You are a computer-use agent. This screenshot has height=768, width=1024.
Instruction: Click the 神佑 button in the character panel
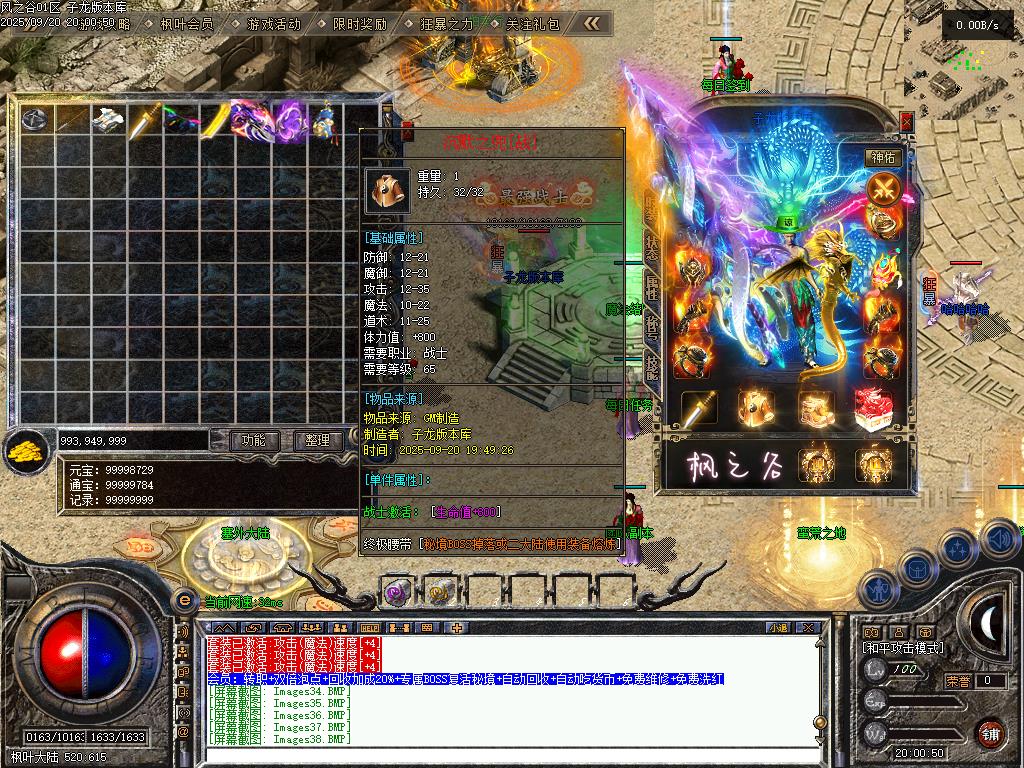pos(883,157)
